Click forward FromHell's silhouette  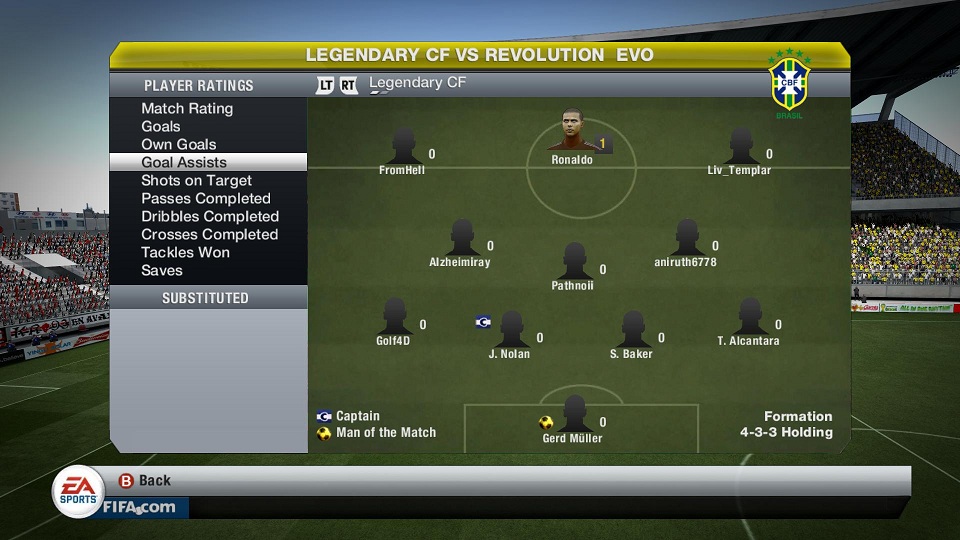[403, 146]
